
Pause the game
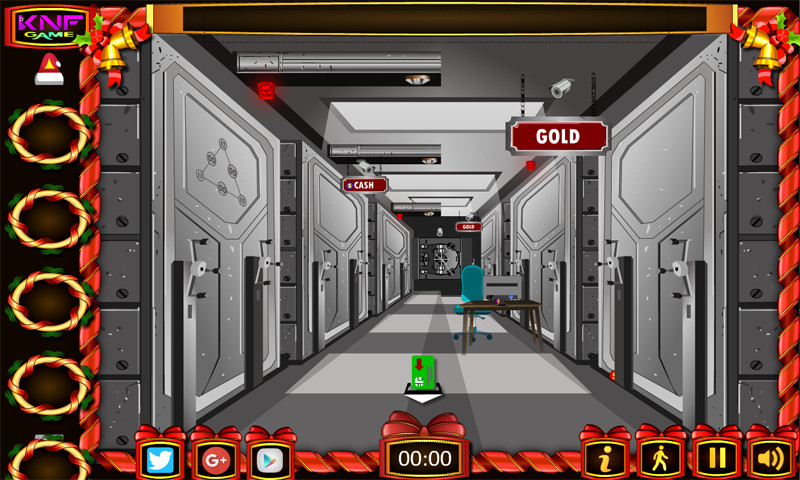point(715,458)
